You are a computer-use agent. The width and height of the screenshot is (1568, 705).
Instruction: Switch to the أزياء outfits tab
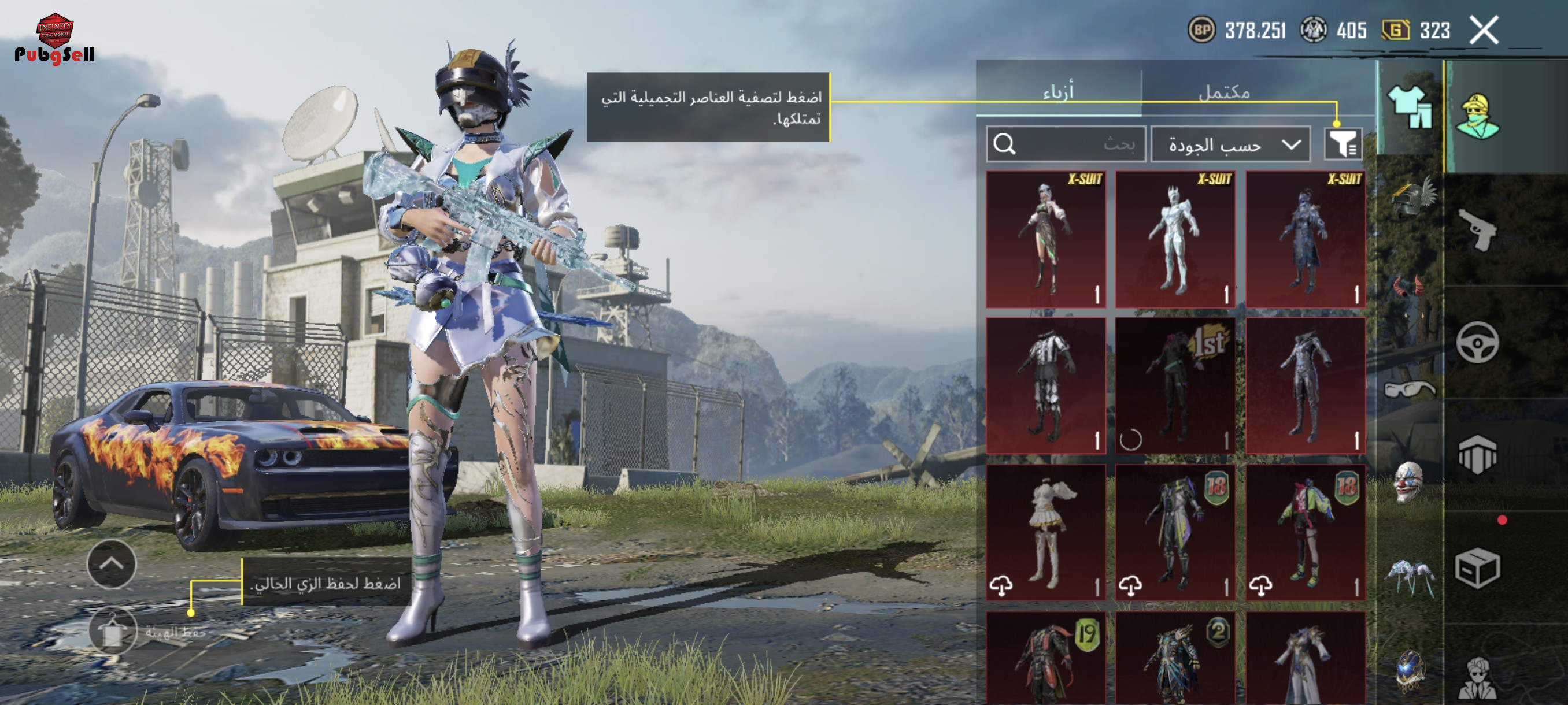[1058, 92]
